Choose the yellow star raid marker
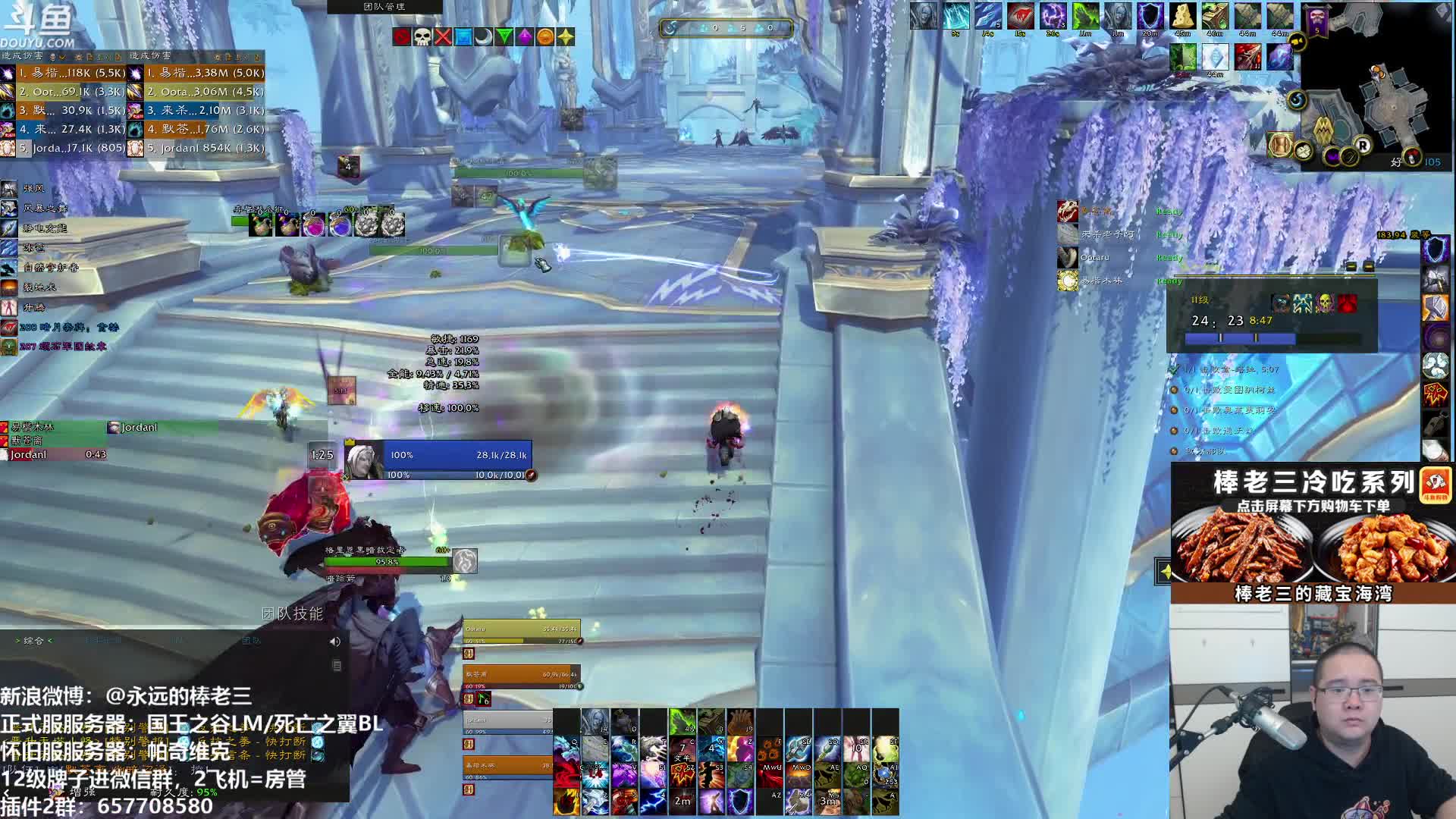Image resolution: width=1456 pixels, height=819 pixels. coord(566,36)
